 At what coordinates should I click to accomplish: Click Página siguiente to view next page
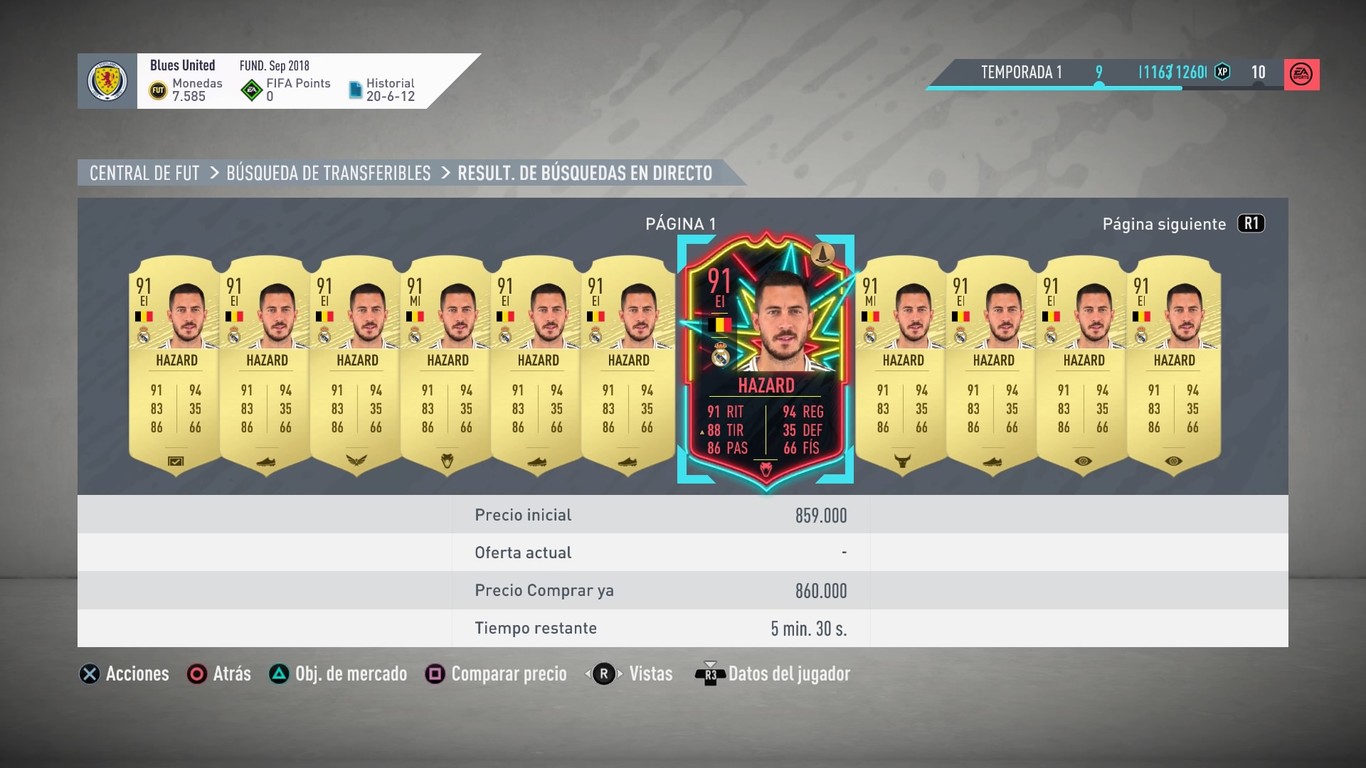[x=1165, y=223]
